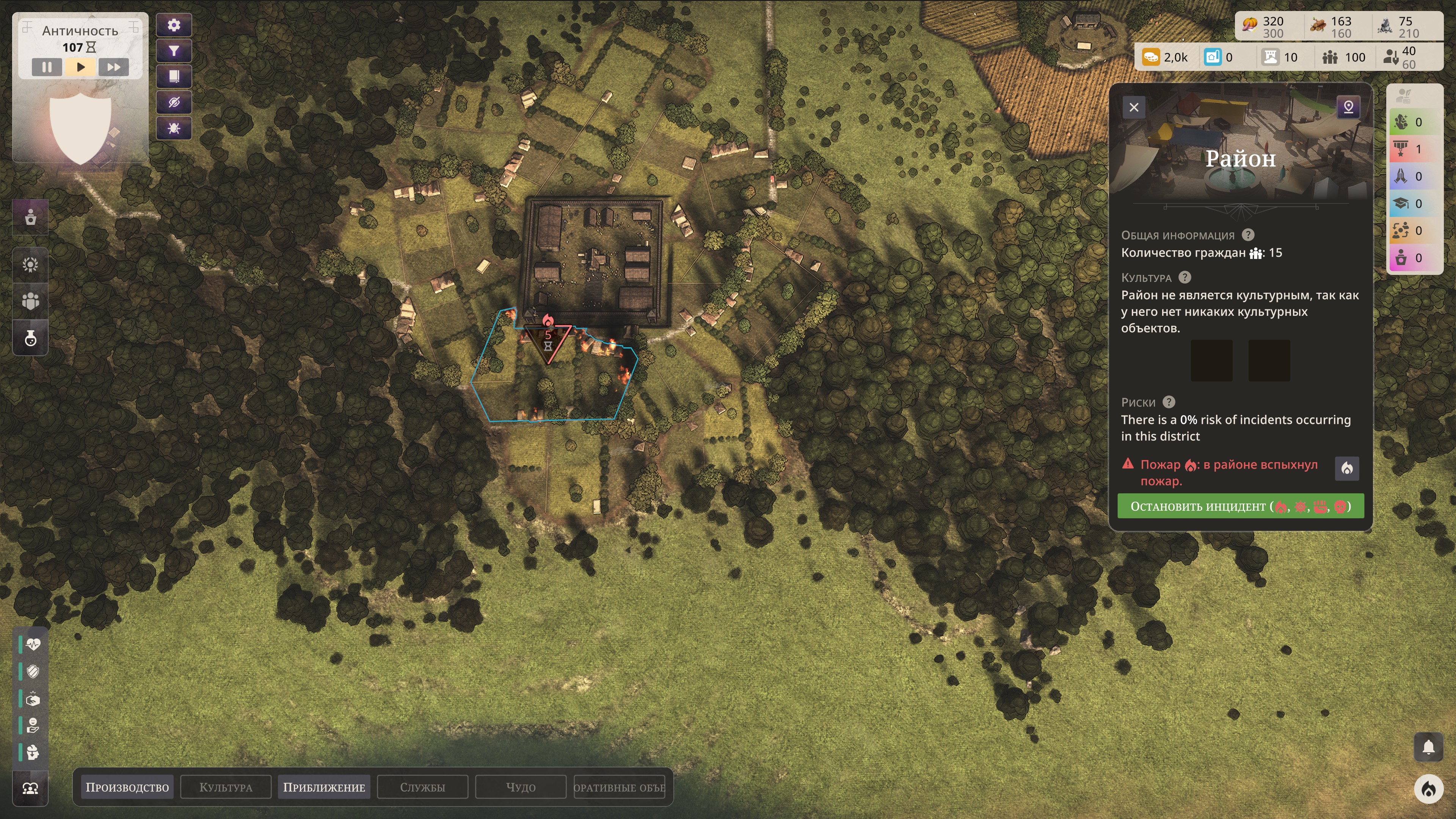Screen dimensions: 1456x819
Task: Open the funnel filter button
Action: pos(174,51)
